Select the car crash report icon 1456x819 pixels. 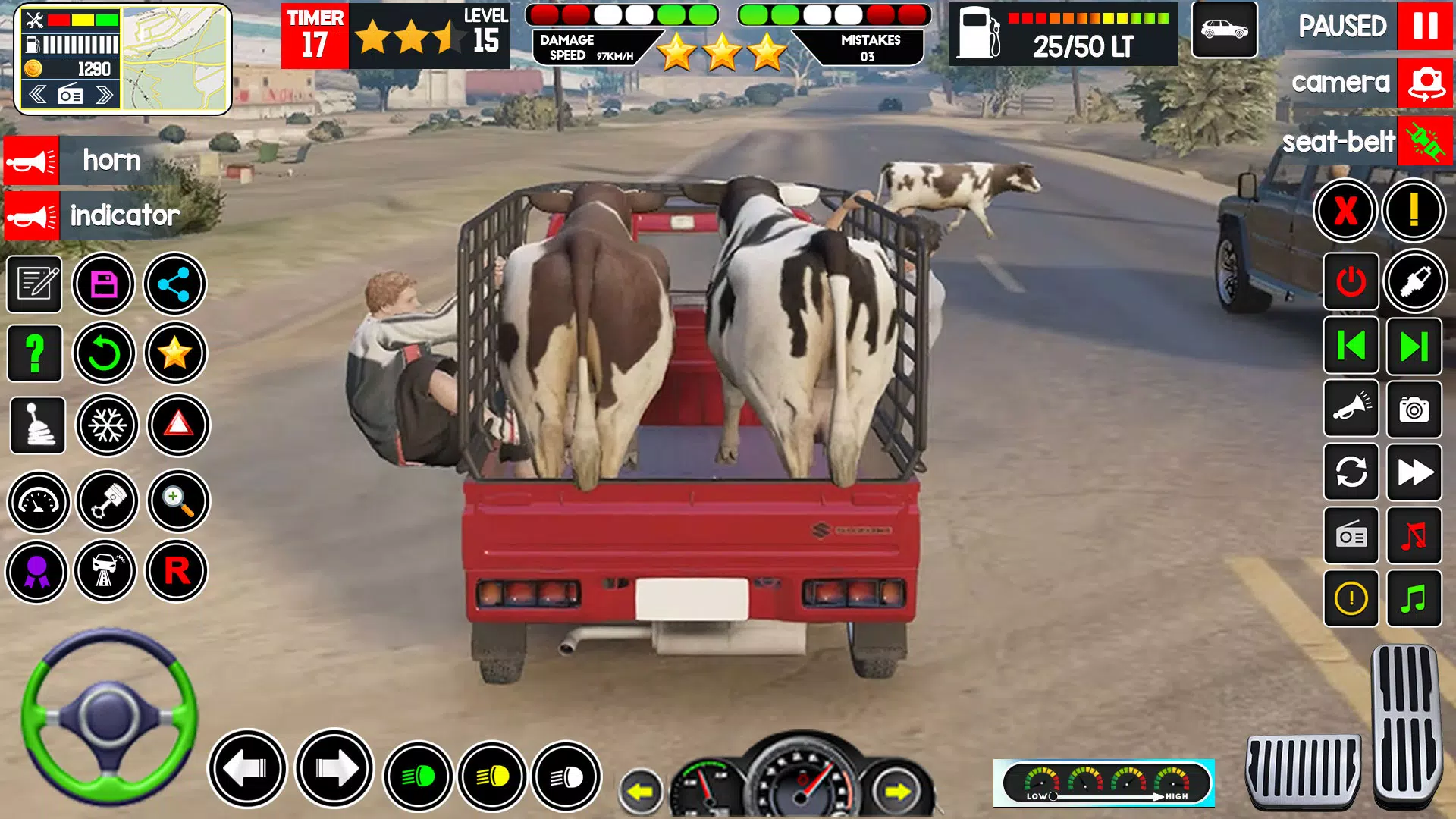(x=106, y=570)
